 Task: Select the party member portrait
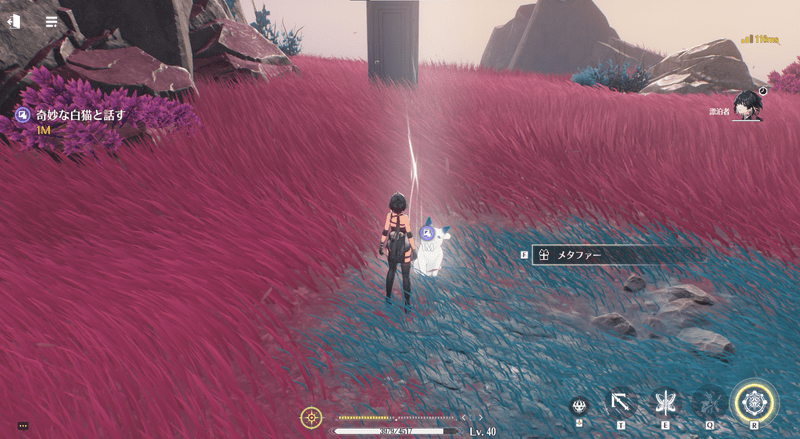[x=746, y=104]
